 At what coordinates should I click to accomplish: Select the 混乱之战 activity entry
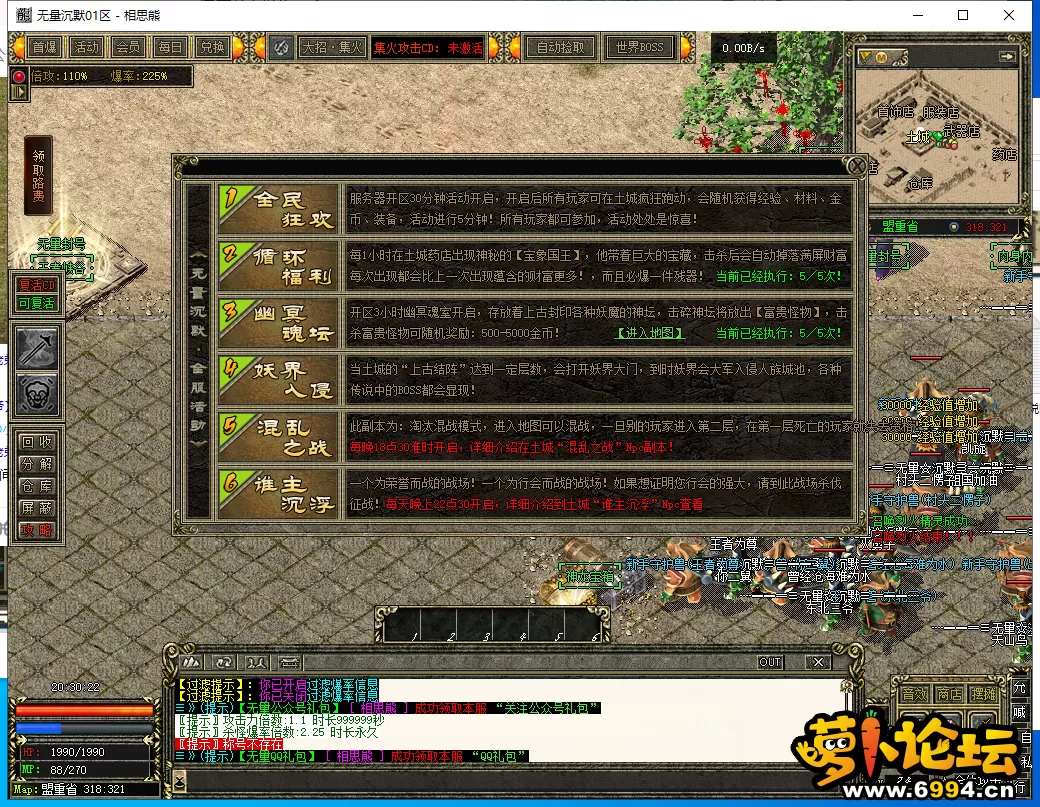(279, 437)
